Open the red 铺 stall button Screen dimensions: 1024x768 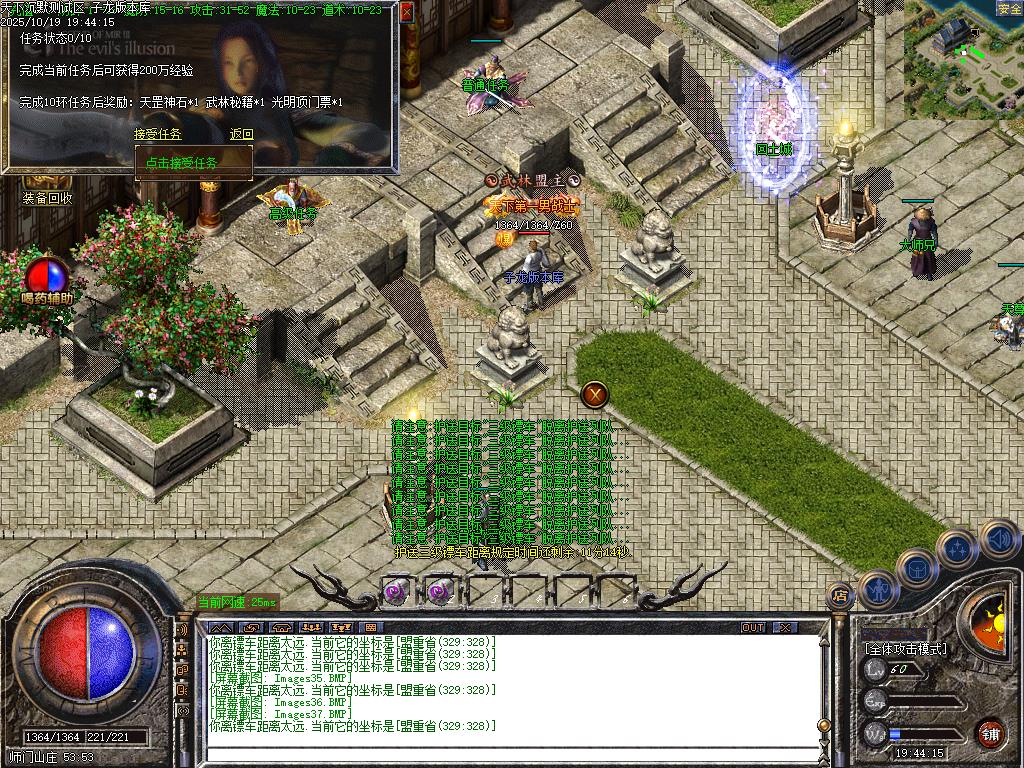(x=991, y=733)
